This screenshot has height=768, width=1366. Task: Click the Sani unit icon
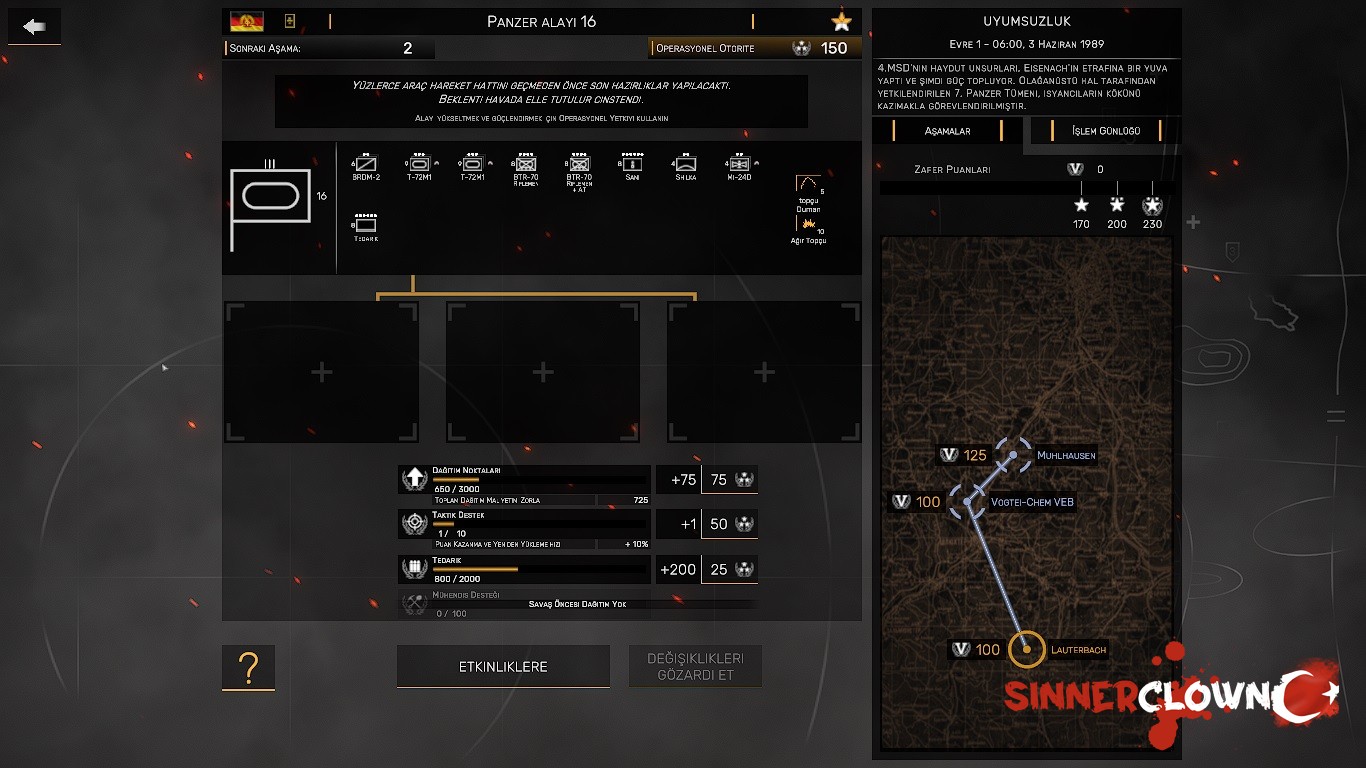tap(632, 164)
